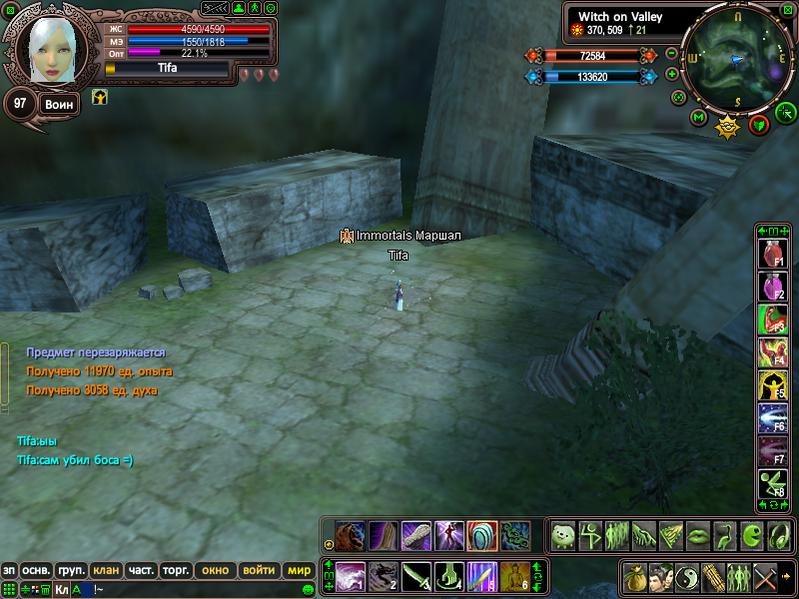Switch to the част. chat tab

point(142,570)
